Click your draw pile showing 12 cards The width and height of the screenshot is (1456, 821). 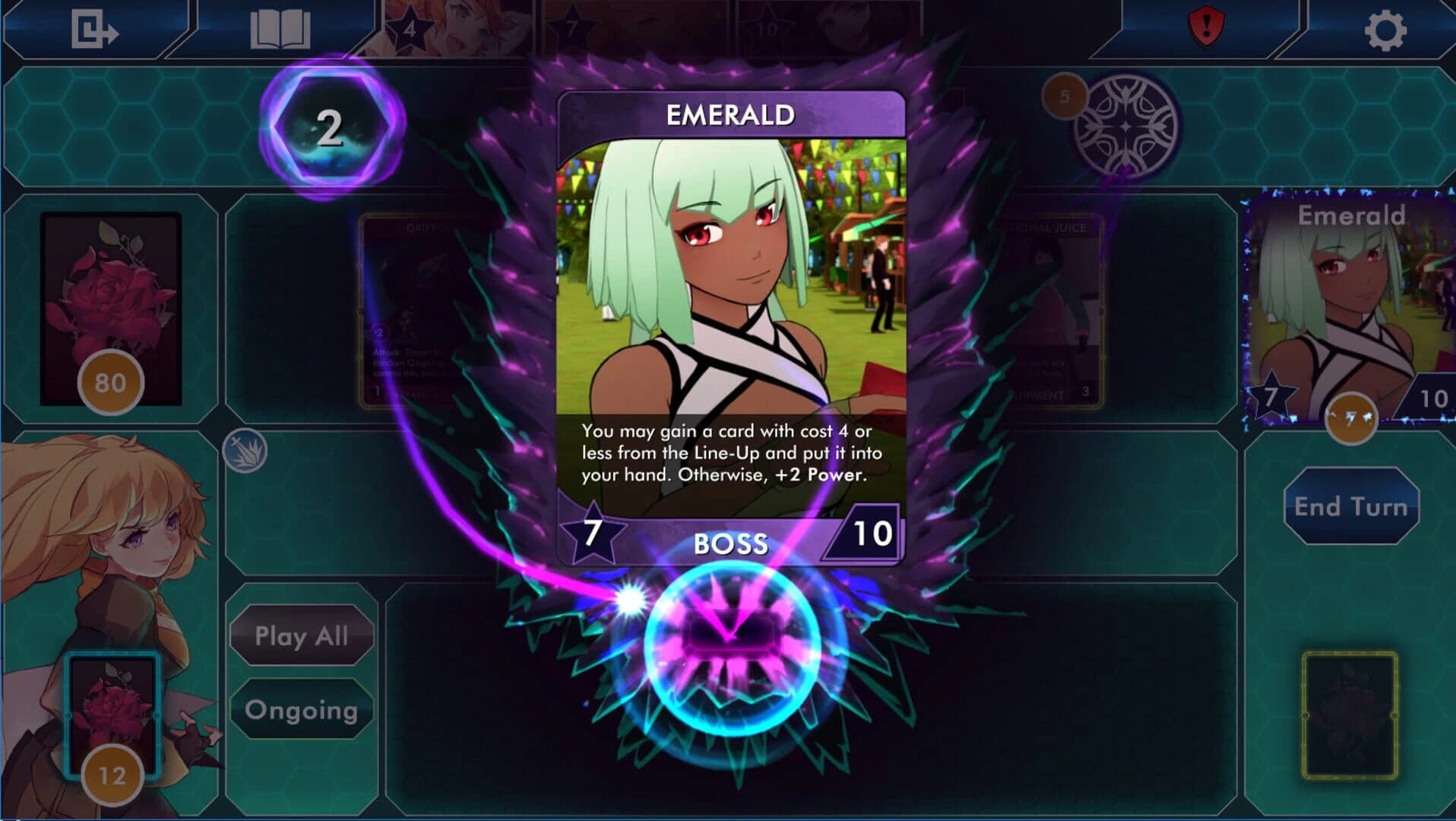[x=112, y=715]
